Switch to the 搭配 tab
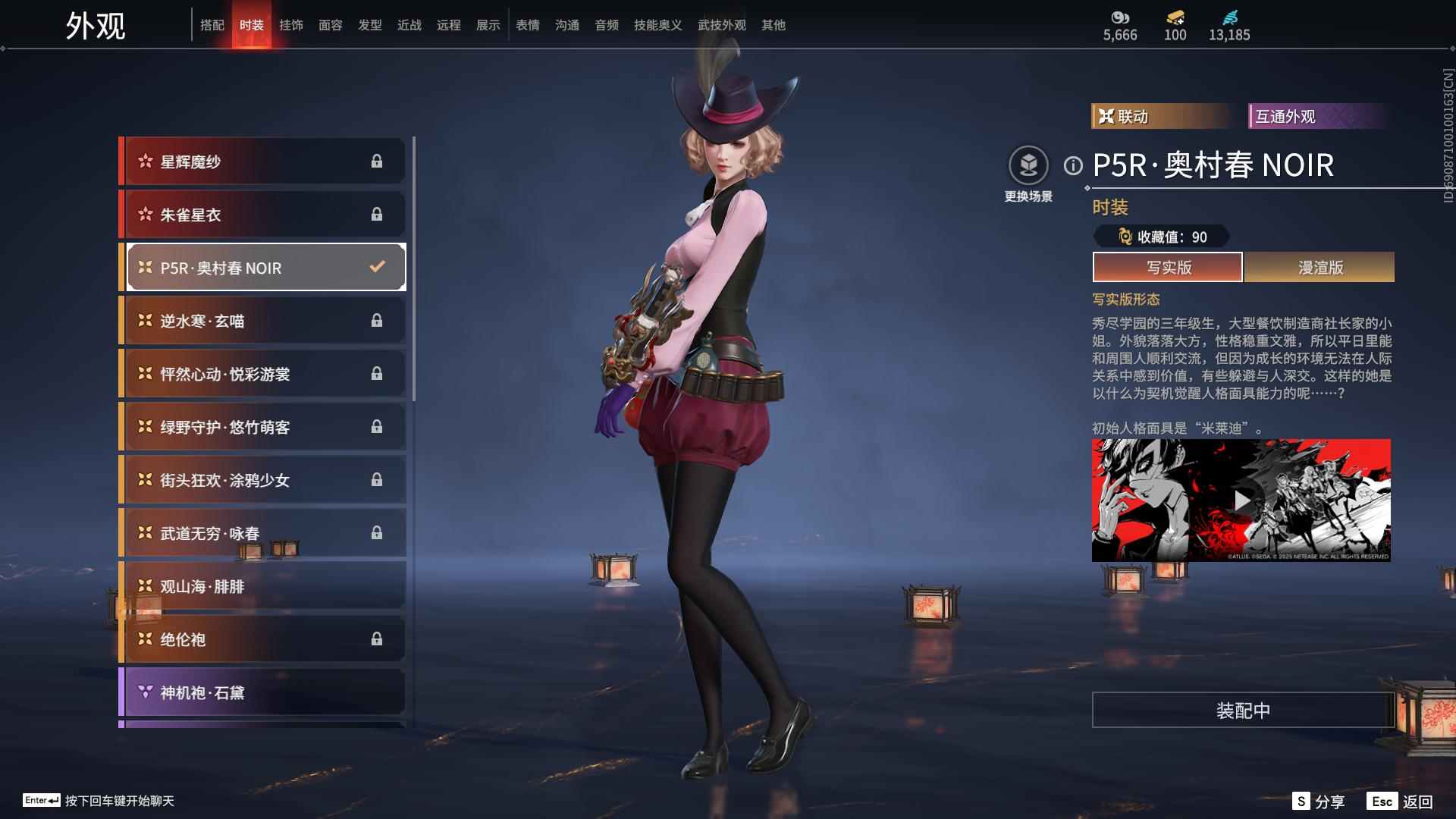 (x=212, y=25)
